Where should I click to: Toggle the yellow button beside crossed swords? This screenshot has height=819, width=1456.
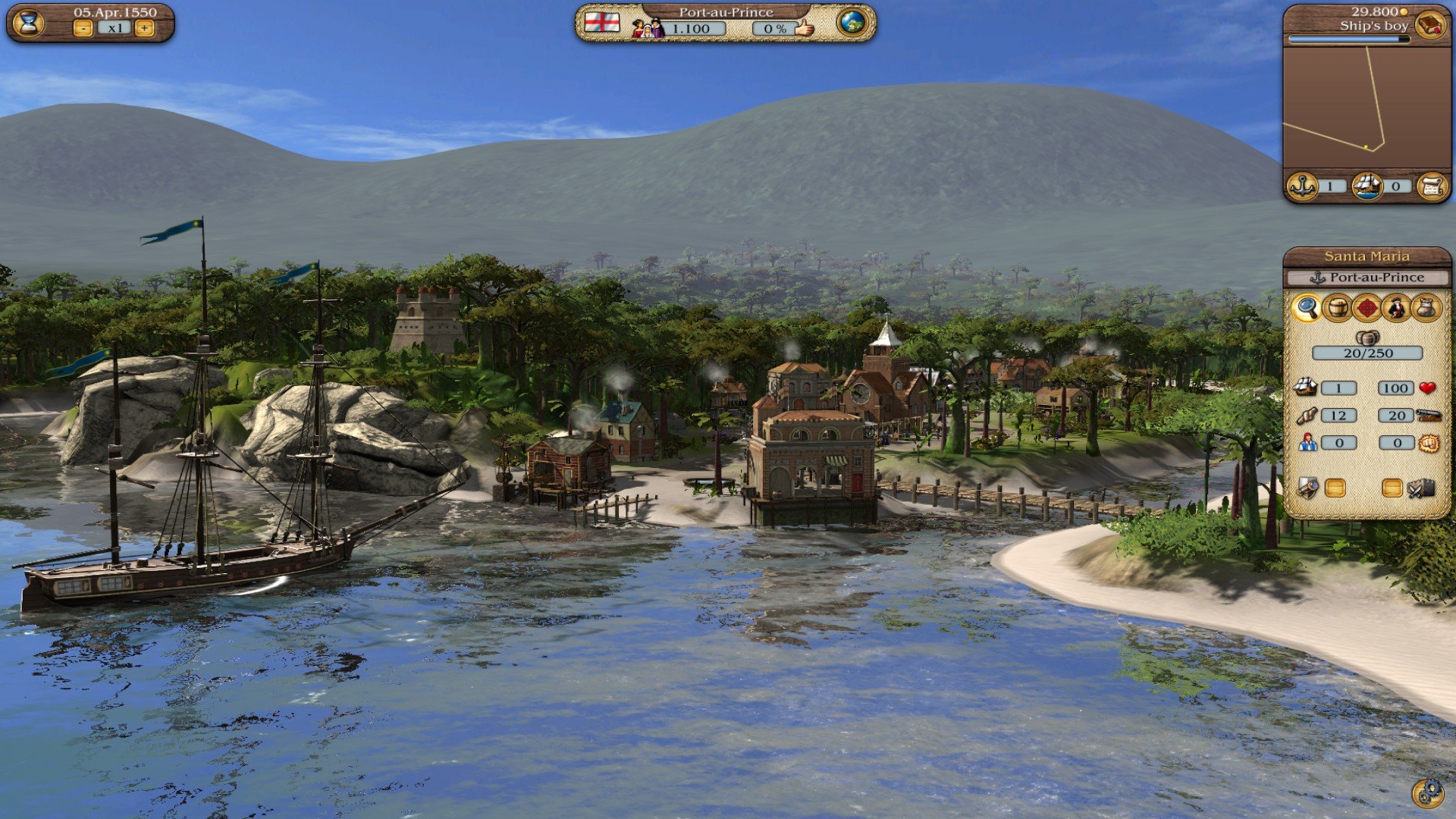click(1392, 488)
